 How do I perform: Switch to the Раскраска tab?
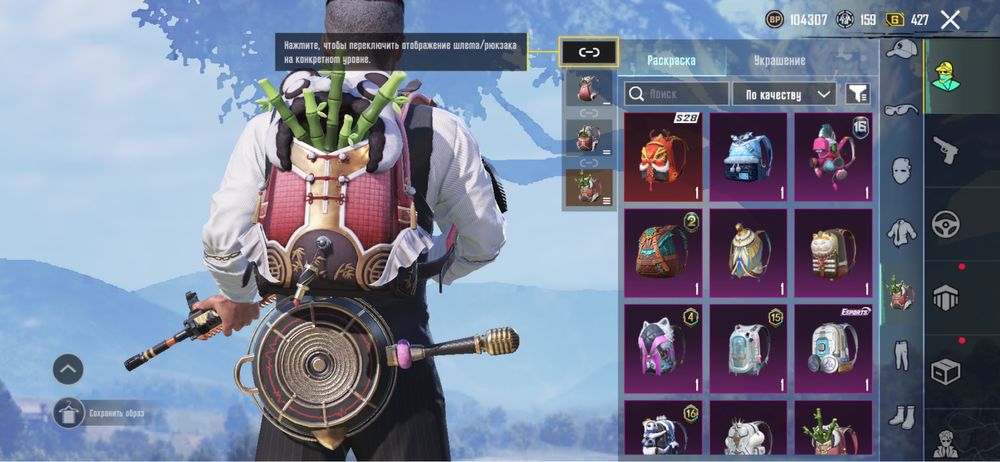pos(671,60)
